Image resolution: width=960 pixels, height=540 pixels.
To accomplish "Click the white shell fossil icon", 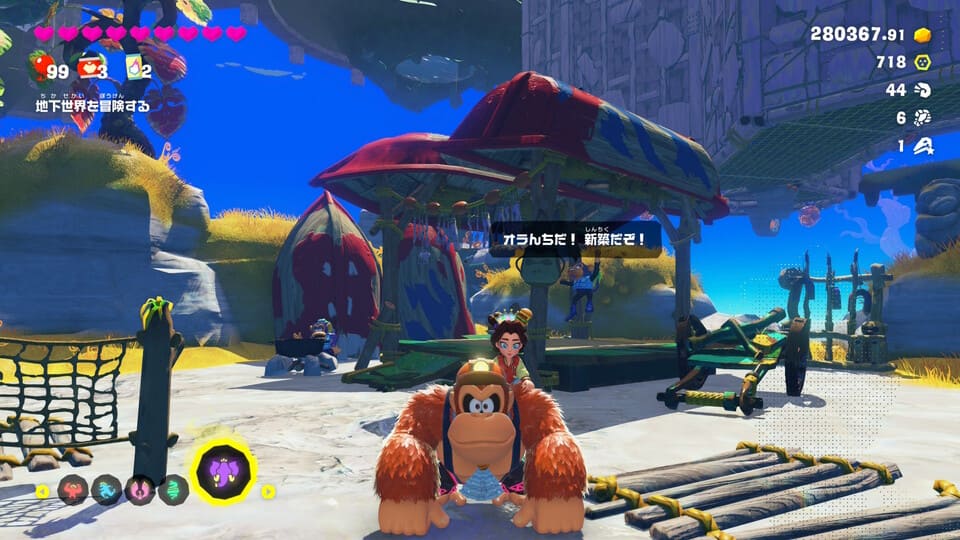I will pyautogui.click(x=923, y=91).
